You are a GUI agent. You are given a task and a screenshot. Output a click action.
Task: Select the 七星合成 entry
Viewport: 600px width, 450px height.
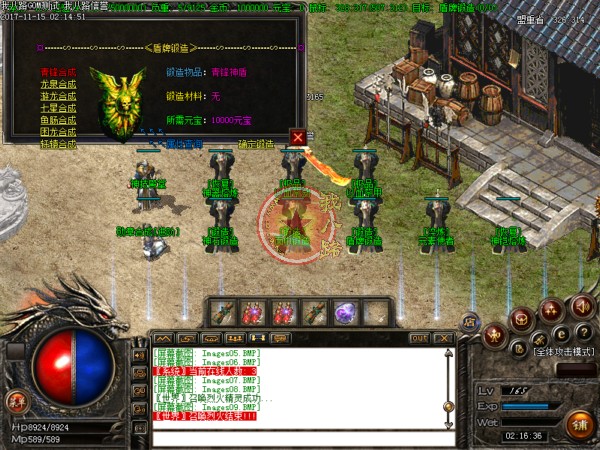tap(58, 108)
